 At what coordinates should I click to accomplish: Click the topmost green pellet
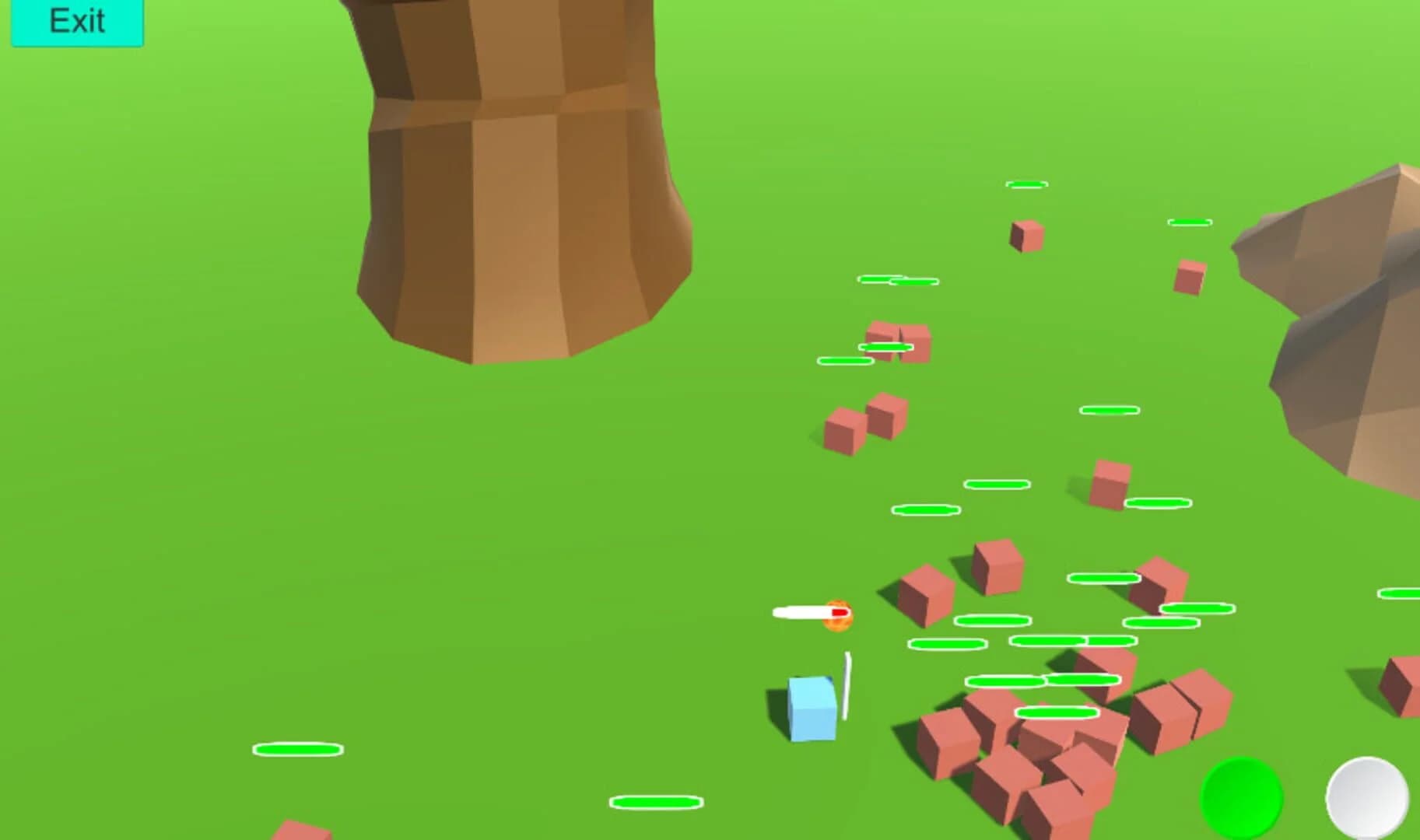click(1026, 185)
